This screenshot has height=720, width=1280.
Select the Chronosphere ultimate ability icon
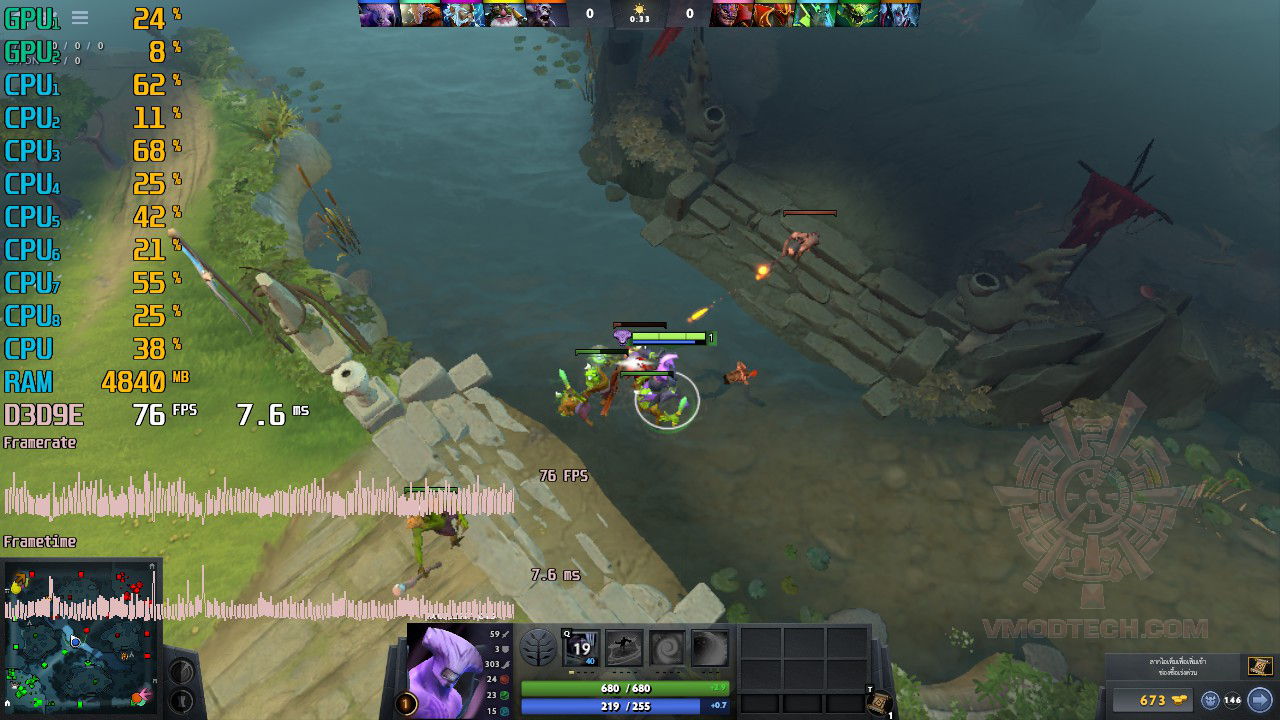point(710,648)
